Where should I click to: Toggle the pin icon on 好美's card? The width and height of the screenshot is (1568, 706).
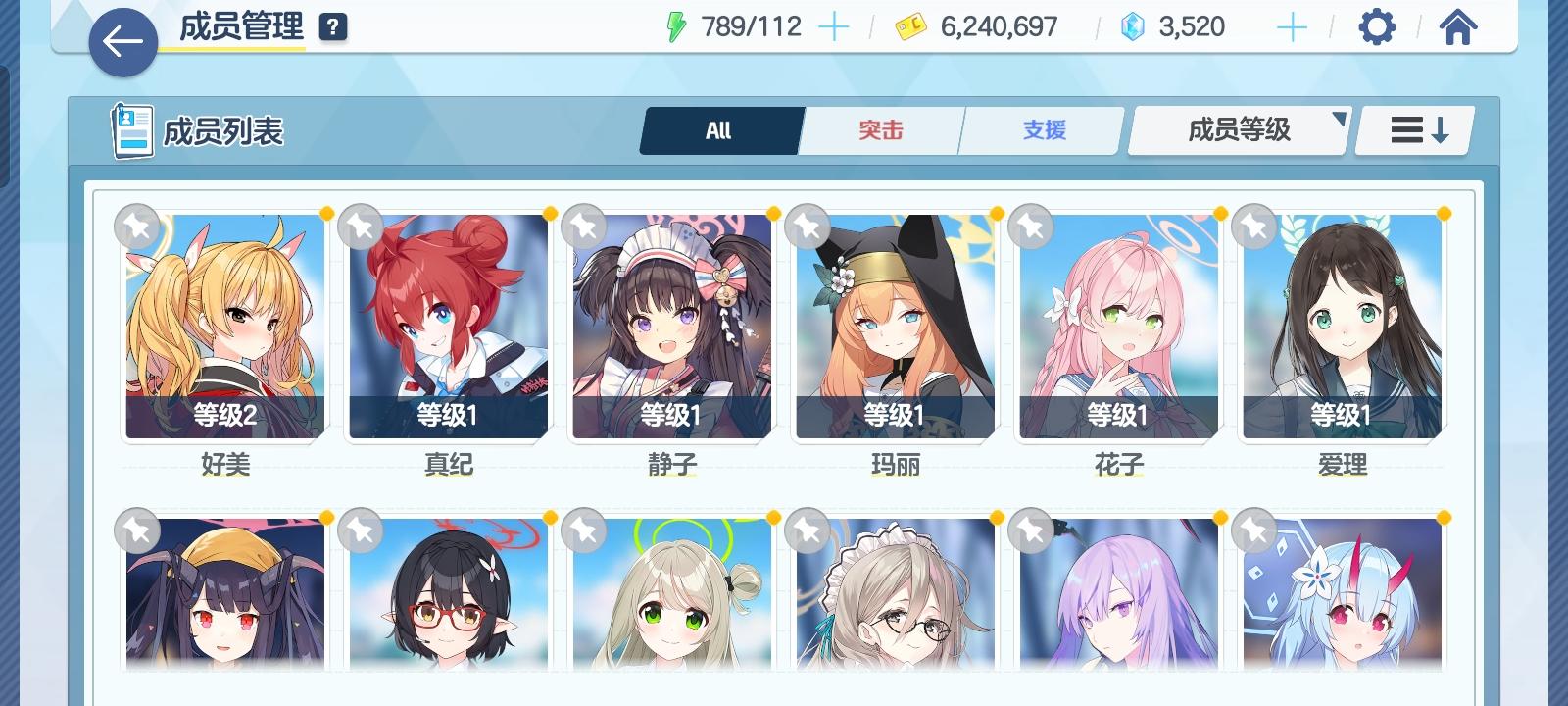[x=136, y=227]
